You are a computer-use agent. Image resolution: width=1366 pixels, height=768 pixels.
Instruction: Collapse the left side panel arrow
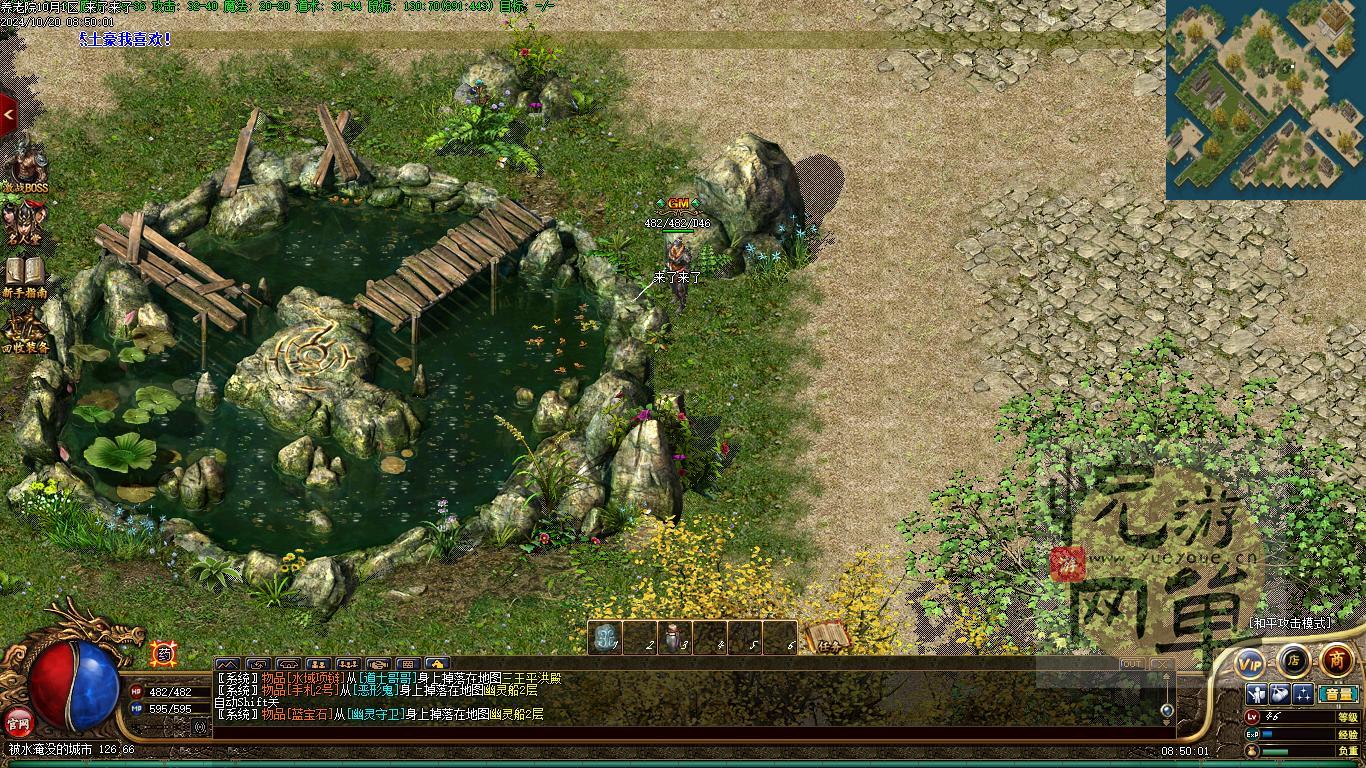point(8,115)
